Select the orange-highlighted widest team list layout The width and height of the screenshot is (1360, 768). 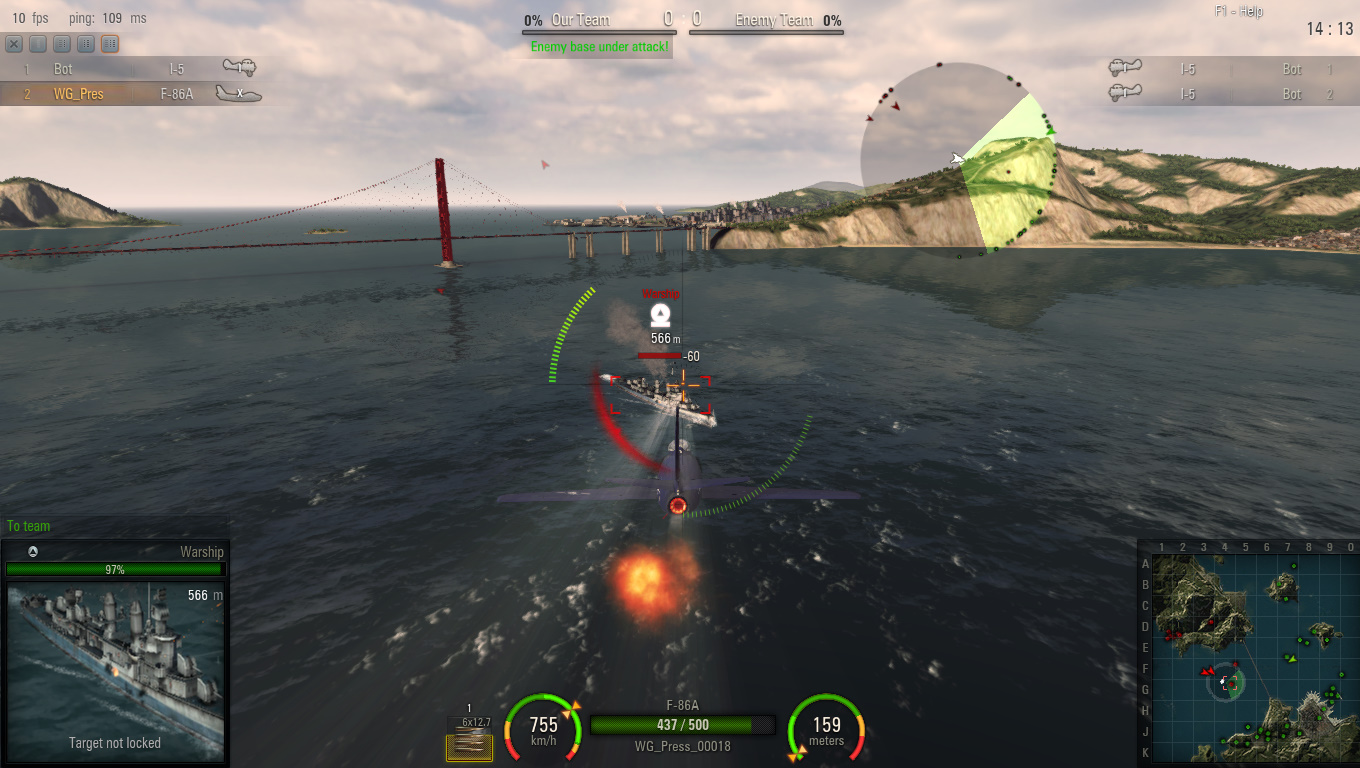tap(110, 44)
